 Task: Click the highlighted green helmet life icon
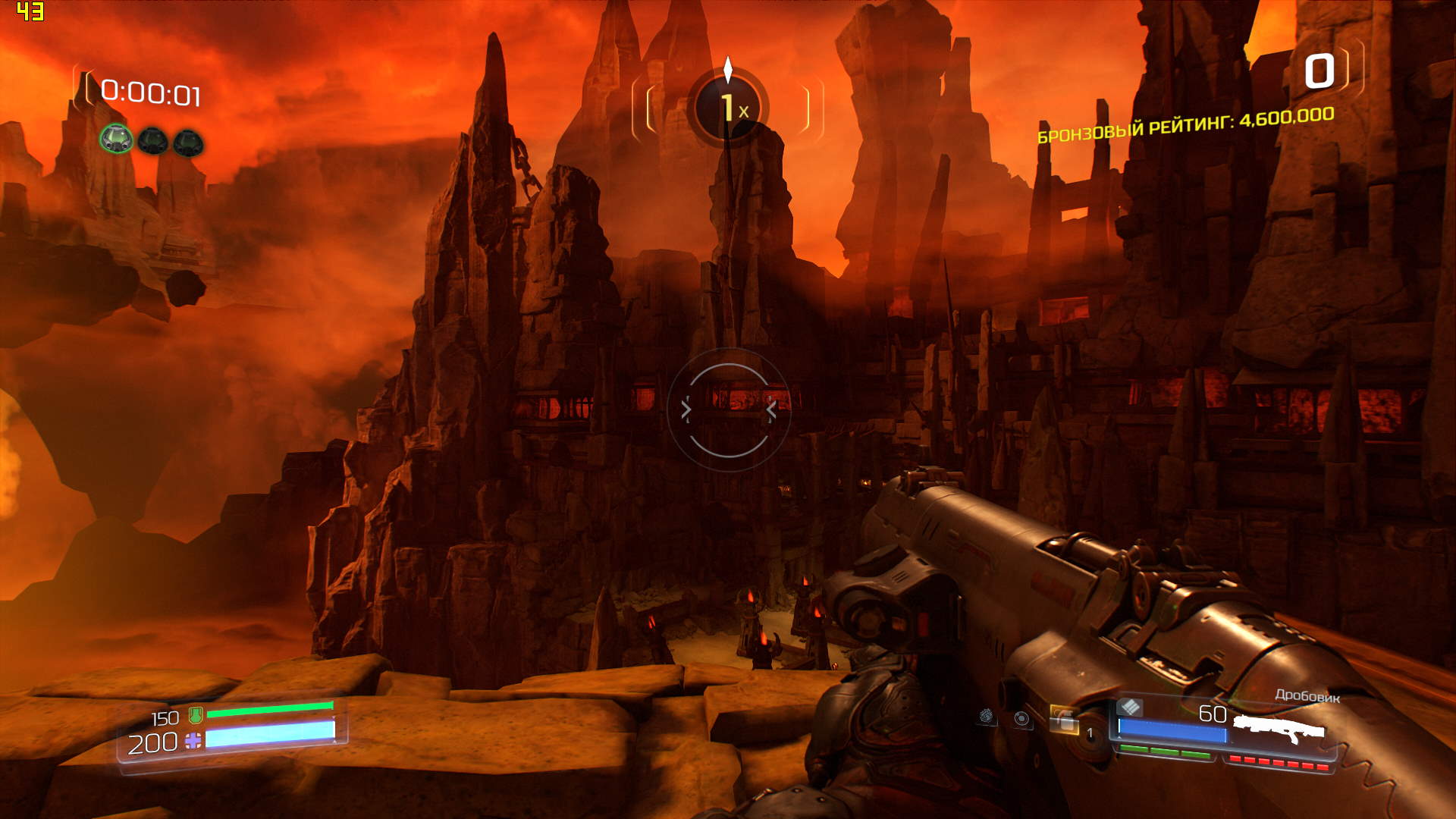click(x=116, y=139)
